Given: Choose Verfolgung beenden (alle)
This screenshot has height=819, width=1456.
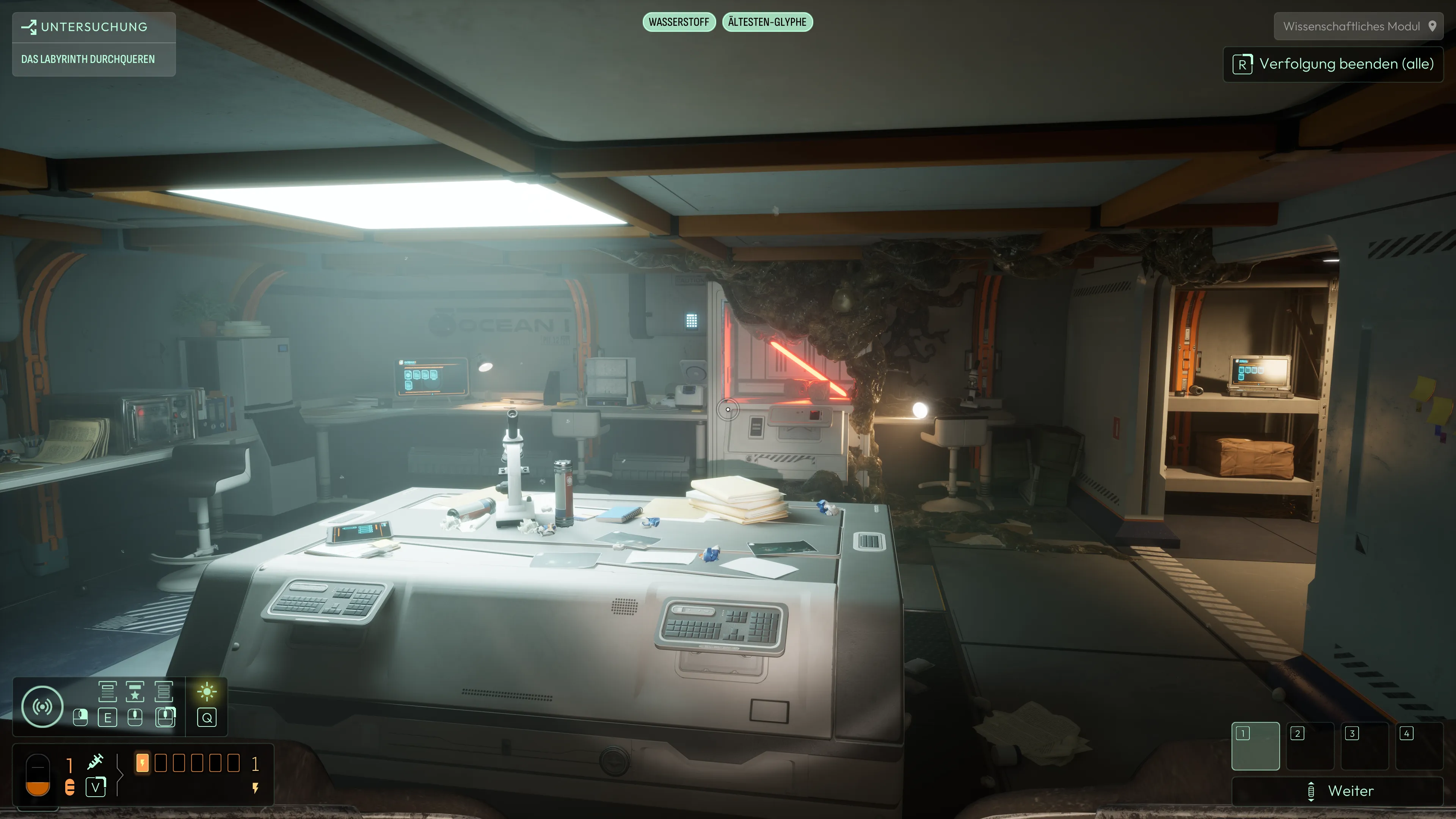Looking at the screenshot, I should [x=1333, y=64].
